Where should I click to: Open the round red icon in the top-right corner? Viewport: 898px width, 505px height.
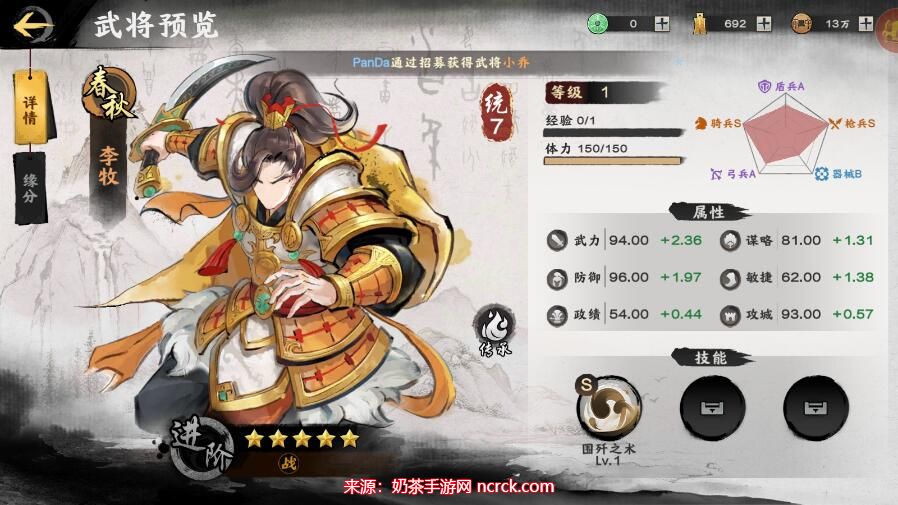pos(889,28)
